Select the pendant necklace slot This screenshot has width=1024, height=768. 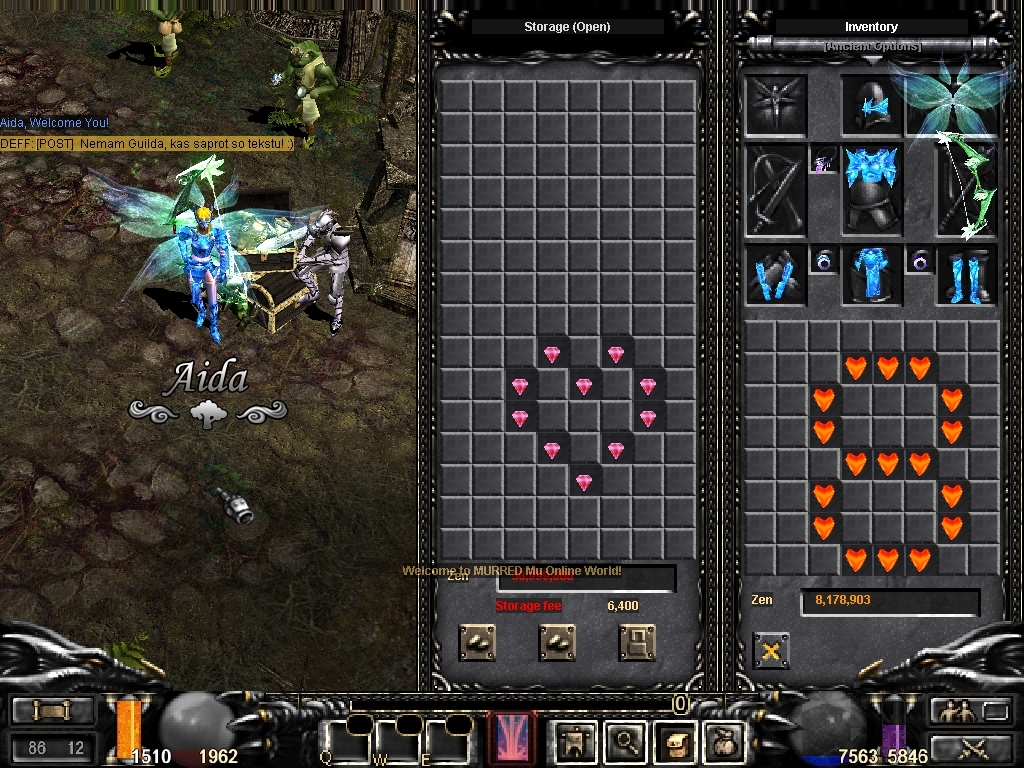coord(823,159)
